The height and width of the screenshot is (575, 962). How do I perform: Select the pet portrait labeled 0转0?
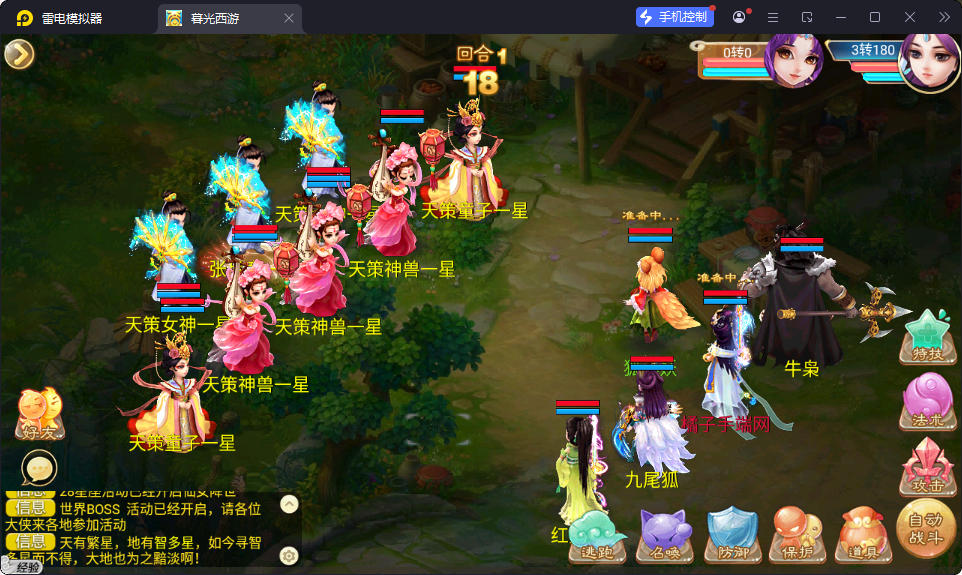tap(793, 60)
